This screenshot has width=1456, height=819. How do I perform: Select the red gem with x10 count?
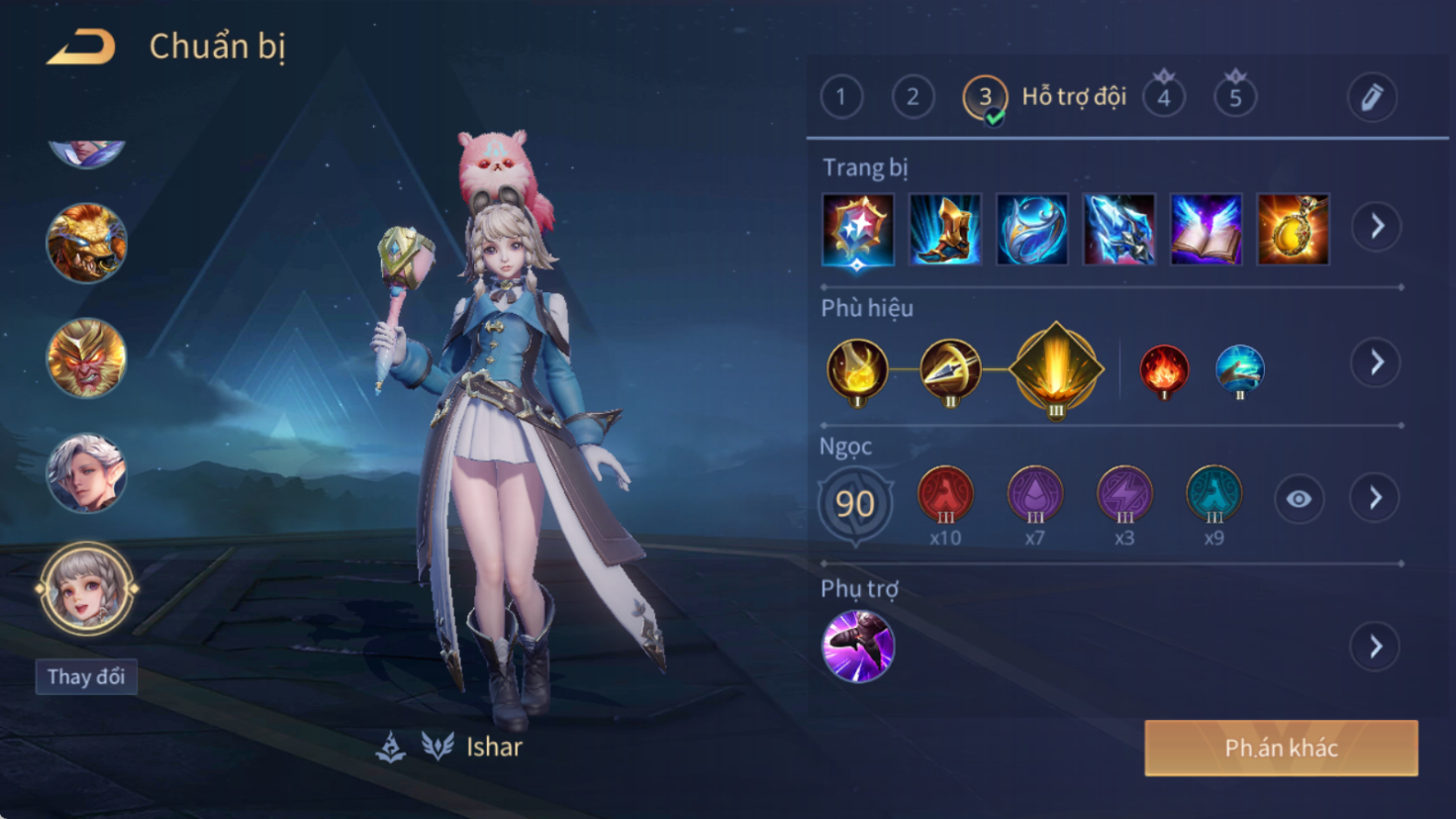coord(945,495)
